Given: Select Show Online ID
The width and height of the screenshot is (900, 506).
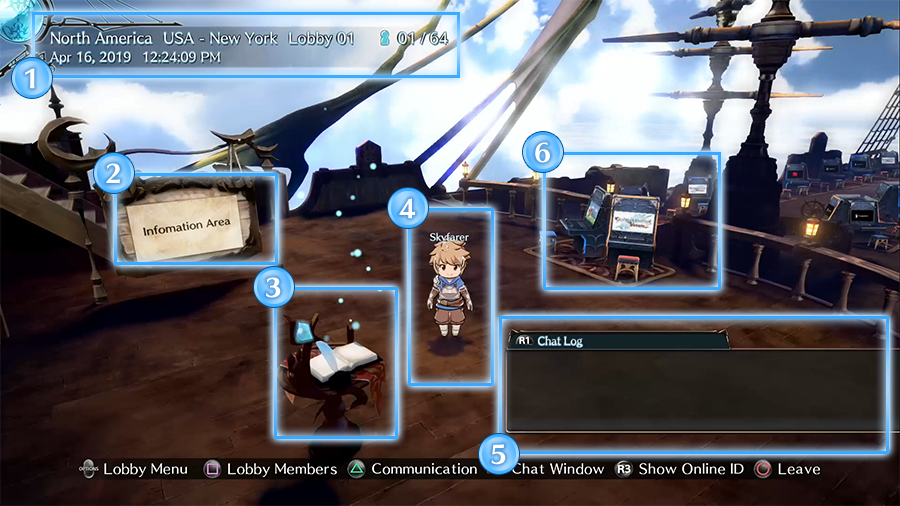Looking at the screenshot, I should point(679,469).
